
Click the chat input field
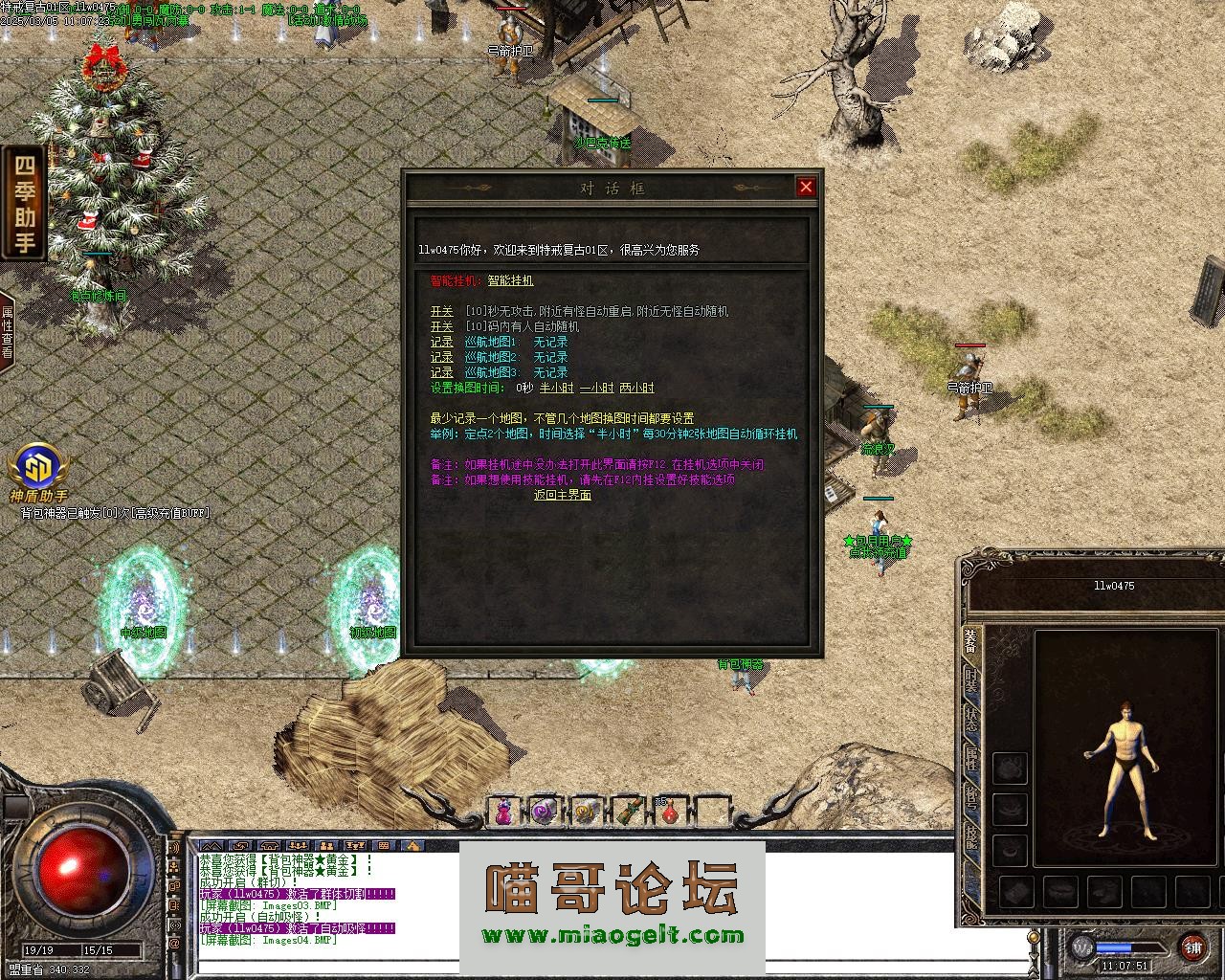(612, 965)
